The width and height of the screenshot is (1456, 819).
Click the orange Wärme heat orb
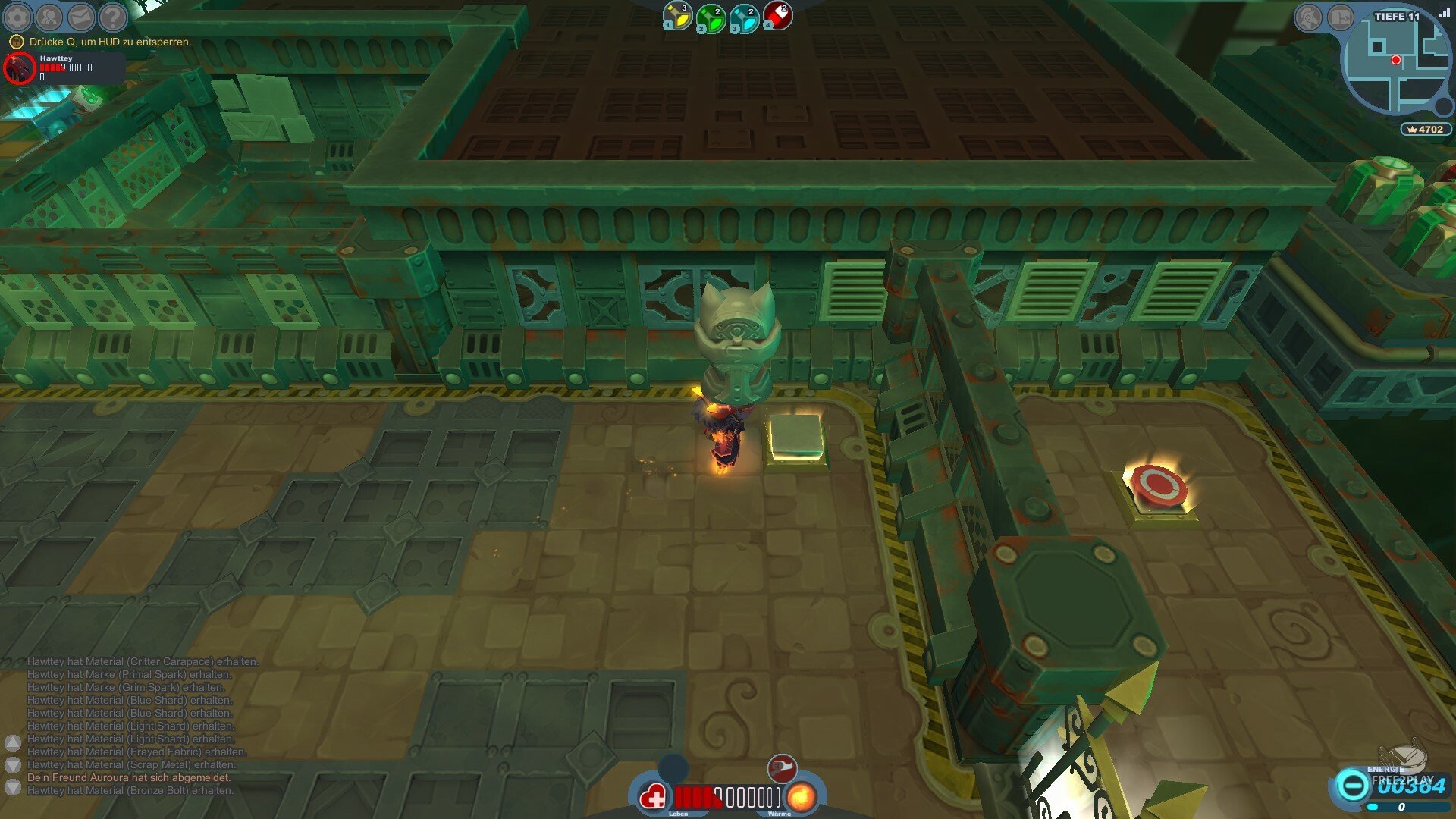tap(801, 797)
